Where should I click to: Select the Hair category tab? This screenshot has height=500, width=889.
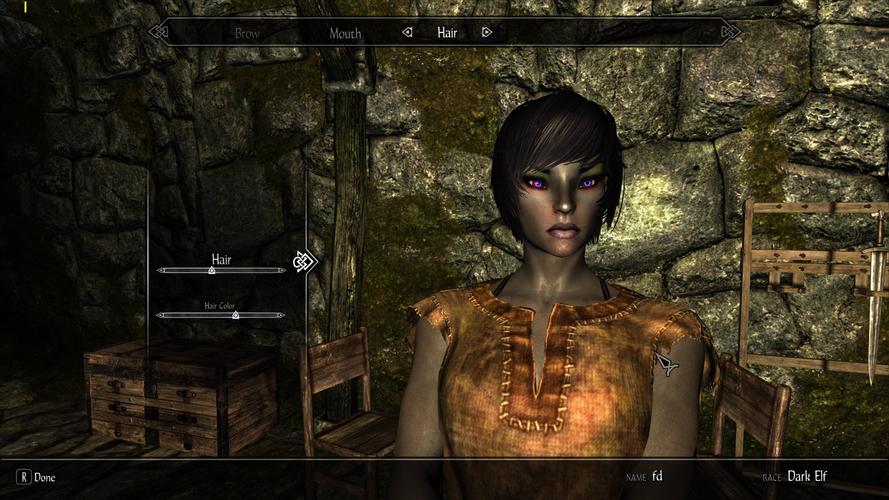[x=447, y=33]
